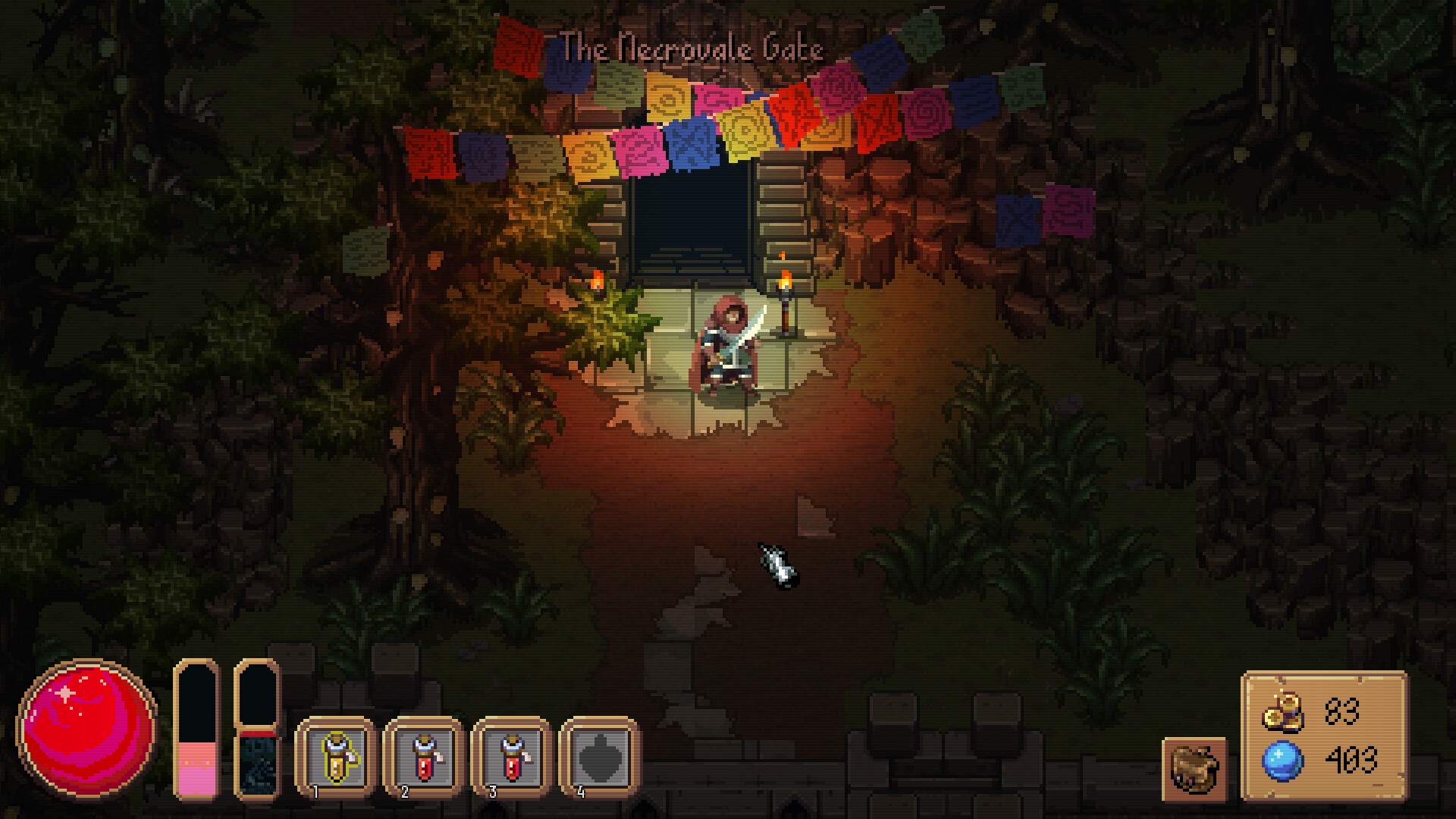Use the red potion in slot 2
This screenshot has width=1456, height=819.
tap(424, 758)
